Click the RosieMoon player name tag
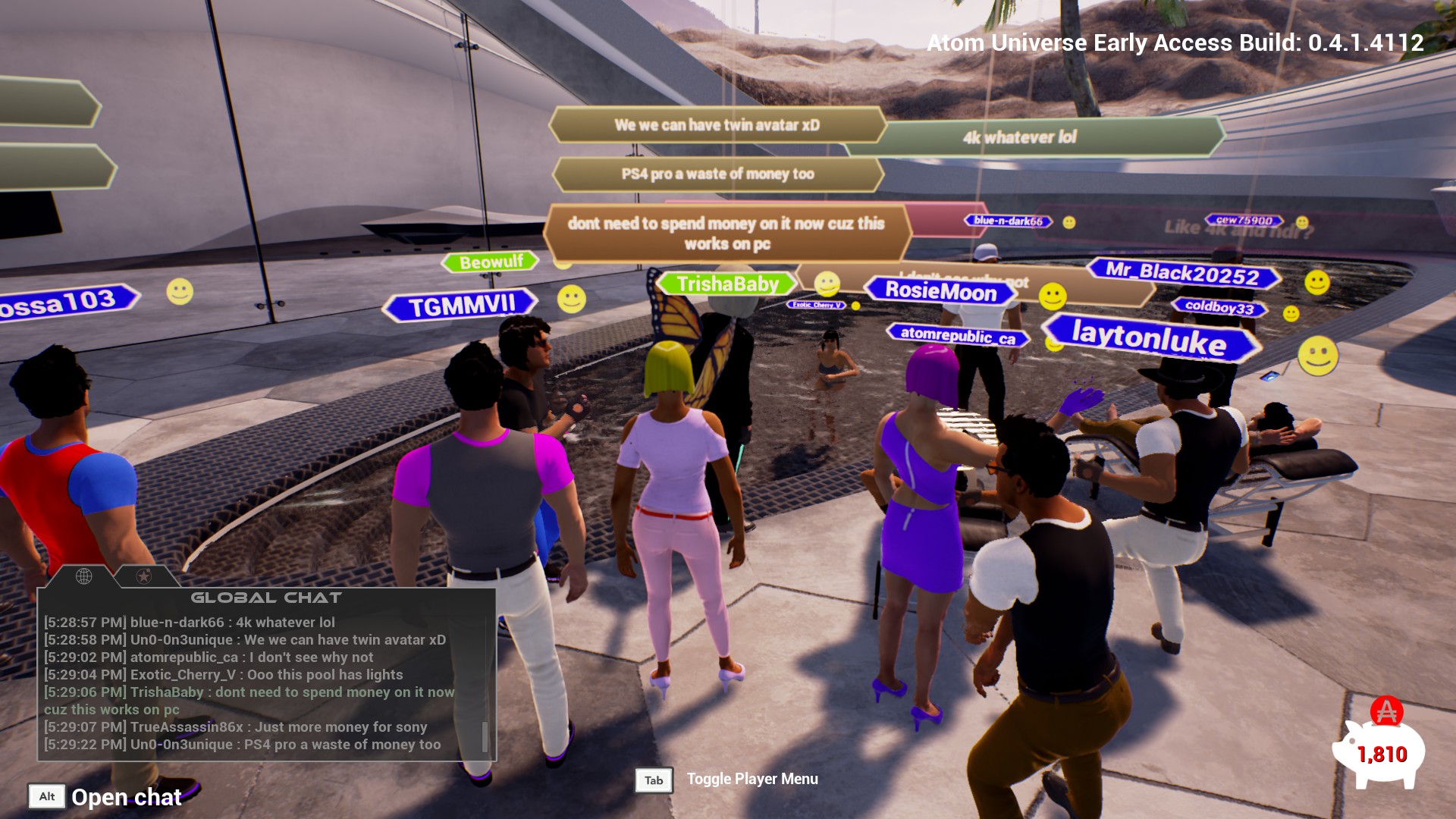 940,291
